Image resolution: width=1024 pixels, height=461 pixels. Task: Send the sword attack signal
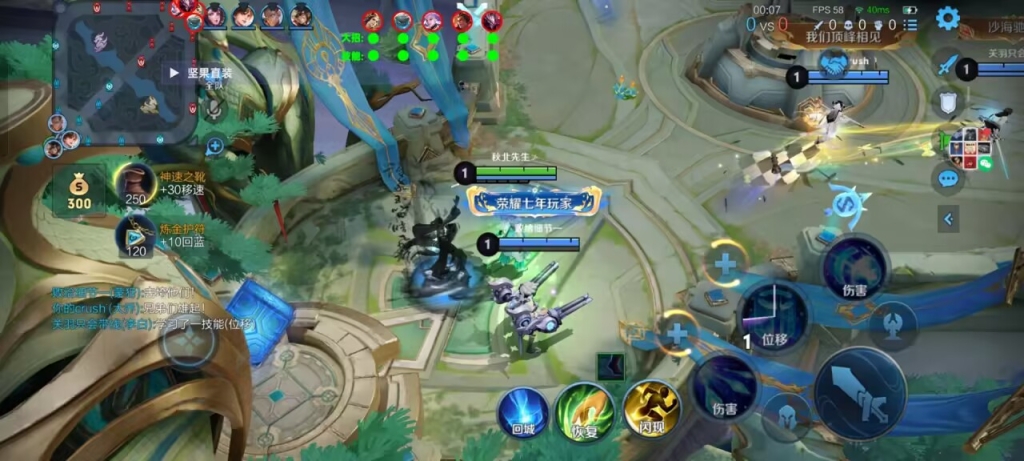(947, 63)
